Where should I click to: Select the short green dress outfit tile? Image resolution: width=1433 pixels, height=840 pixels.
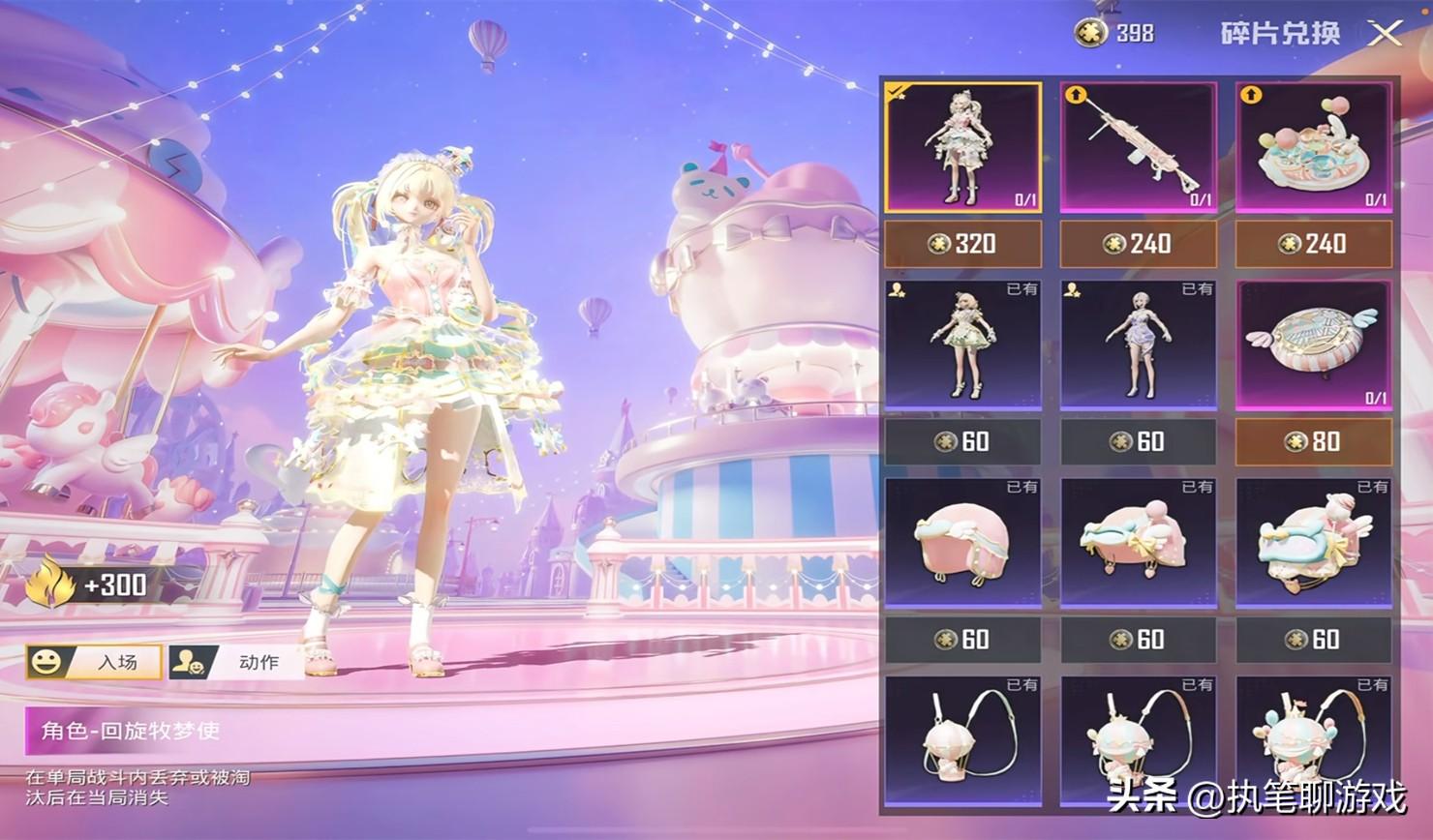pos(963,345)
